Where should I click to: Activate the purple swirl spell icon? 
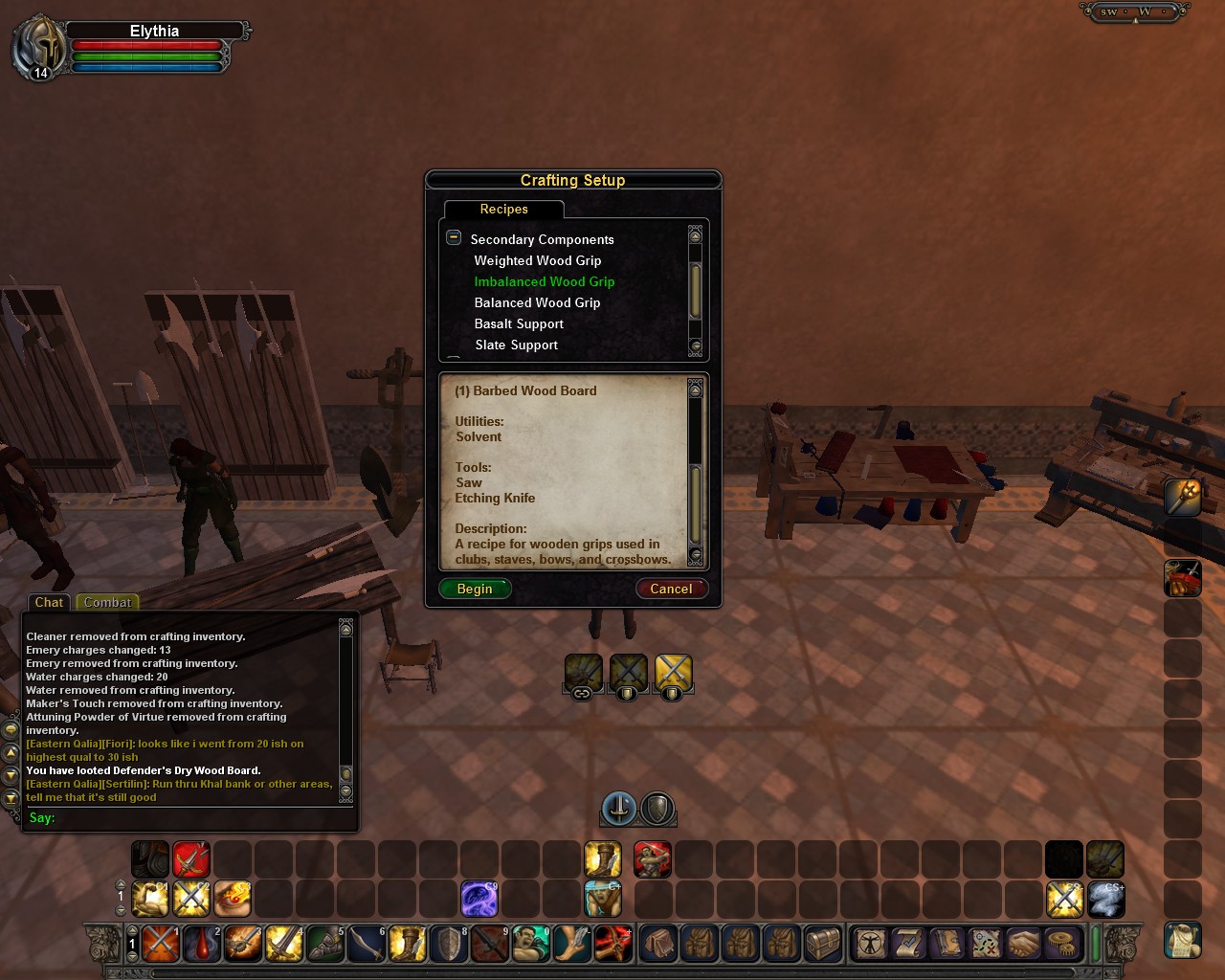pos(479,899)
